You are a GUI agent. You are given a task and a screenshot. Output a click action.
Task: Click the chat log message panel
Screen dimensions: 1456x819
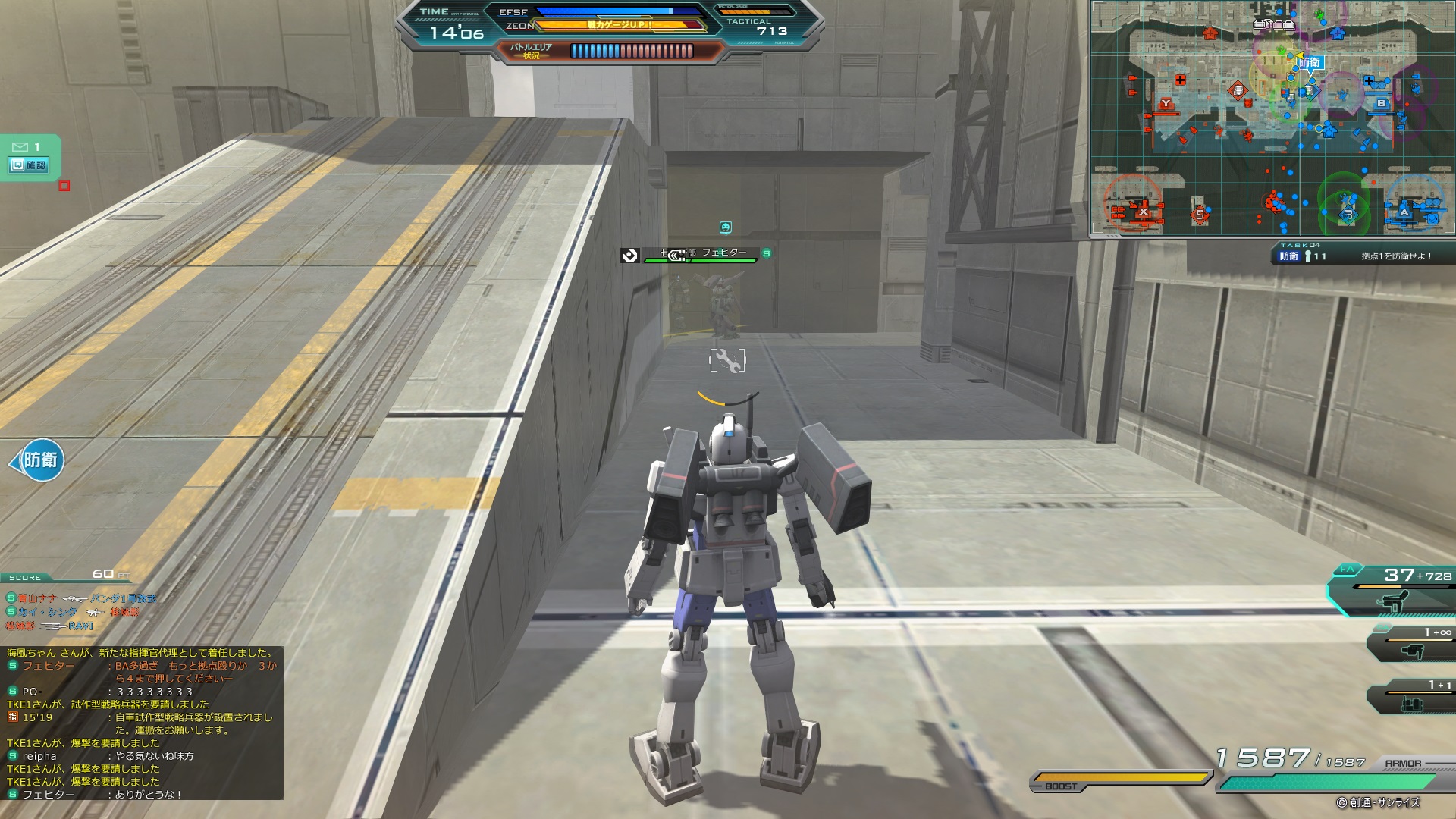pos(143,723)
